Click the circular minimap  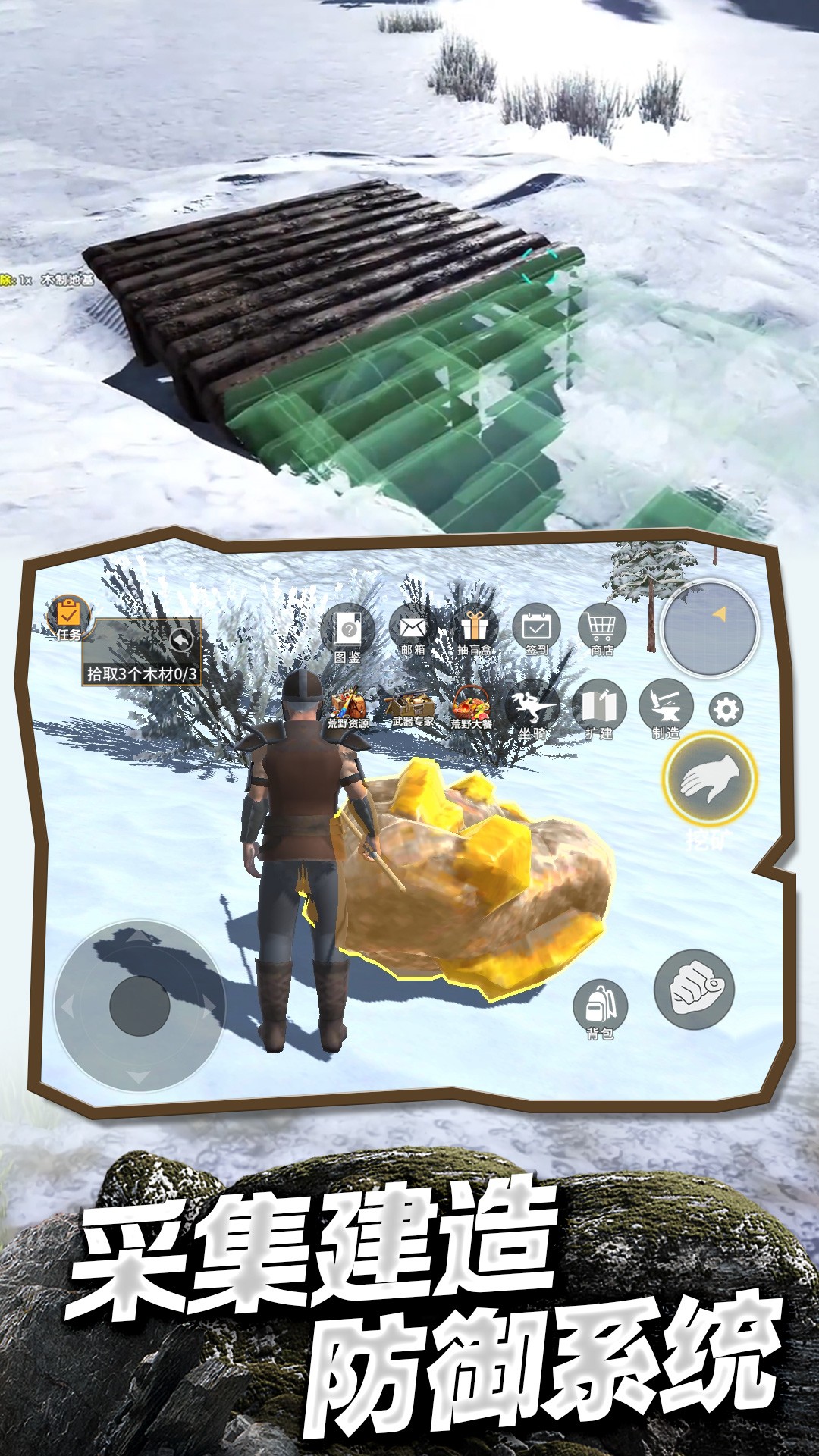click(x=711, y=629)
